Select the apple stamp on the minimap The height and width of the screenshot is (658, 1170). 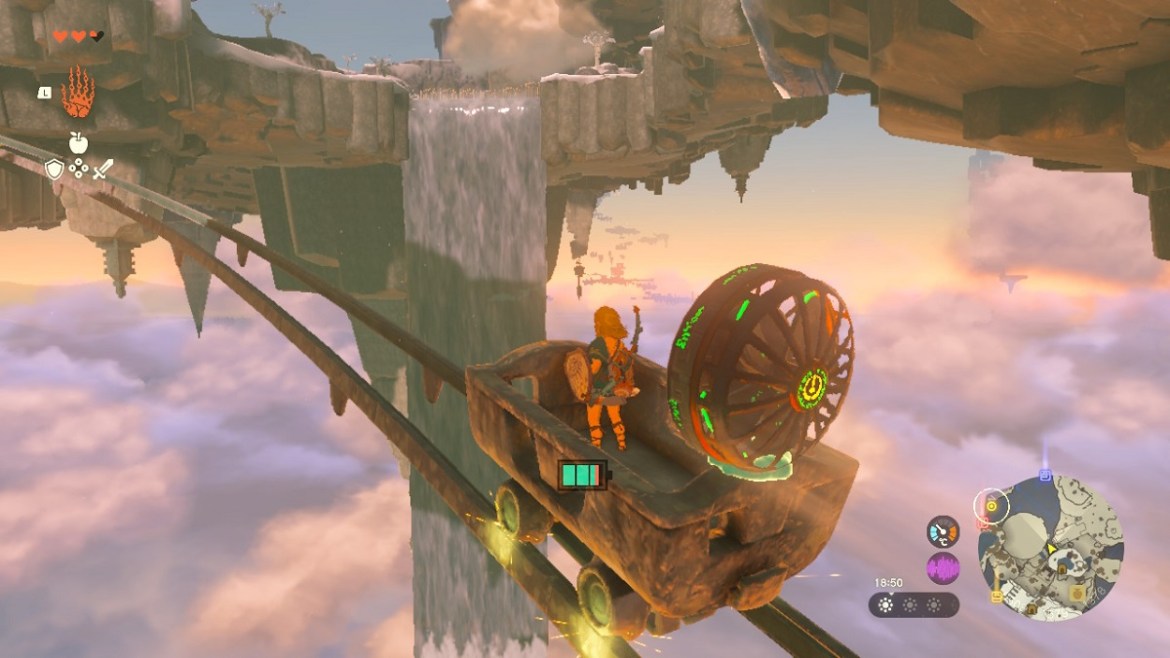(1076, 593)
